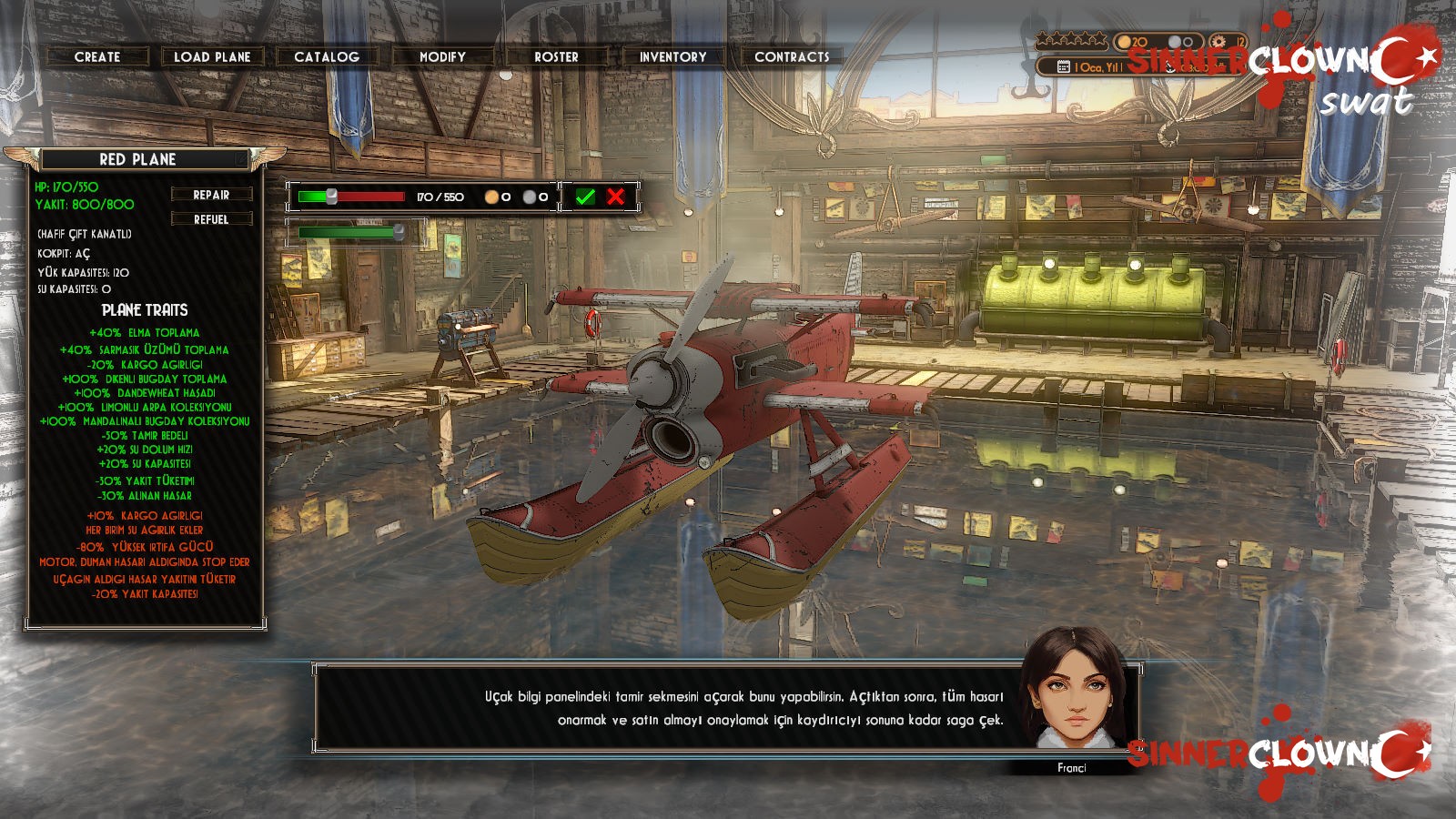This screenshot has height=819, width=1456.
Task: Open the Create menu
Action: [97, 56]
